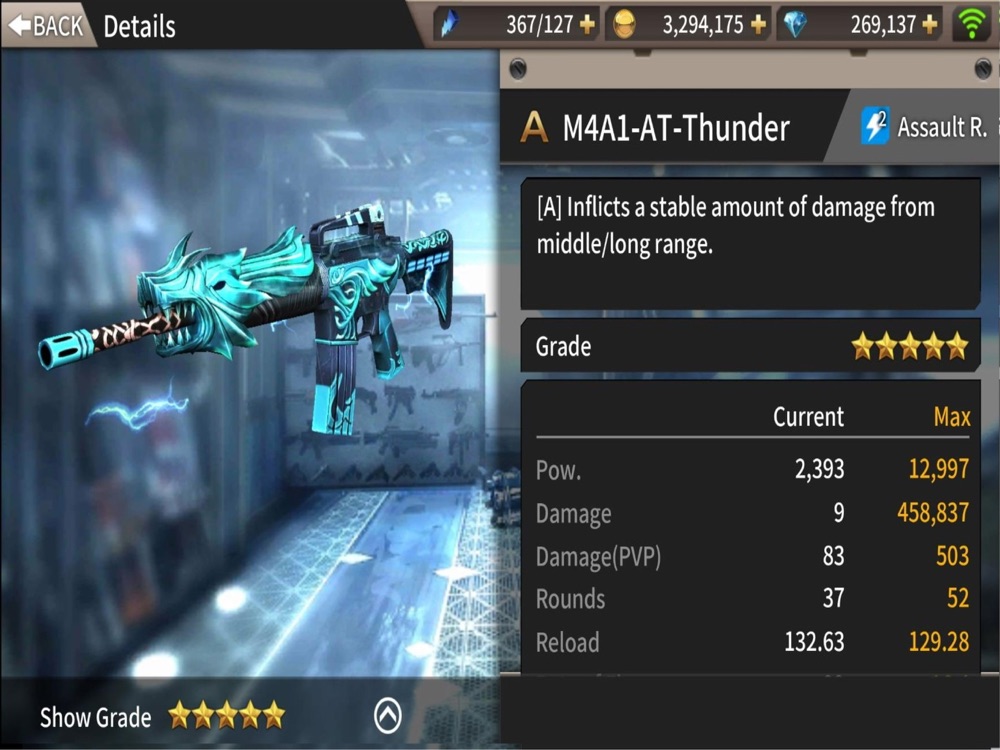Tap the green Wi-Fi connection icon
The width and height of the screenshot is (1000, 750).
tap(971, 24)
